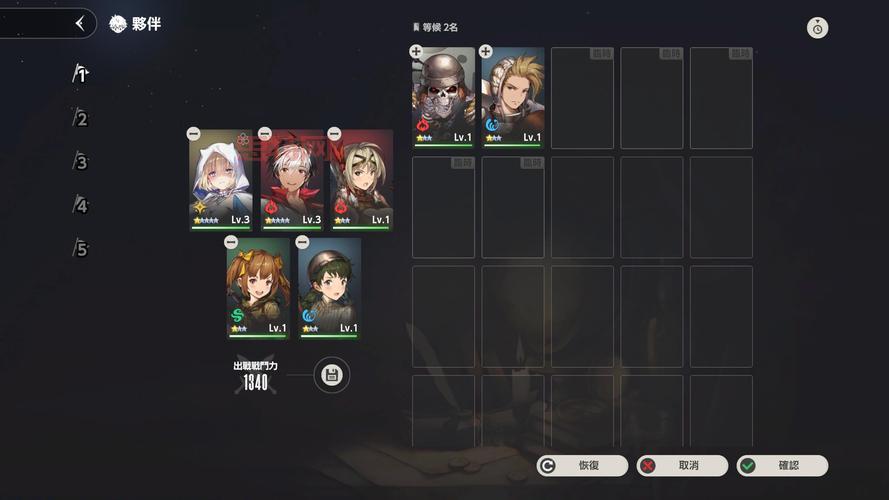889x500 pixels.
Task: Click the 取消 cancel button
Action: tap(682, 465)
